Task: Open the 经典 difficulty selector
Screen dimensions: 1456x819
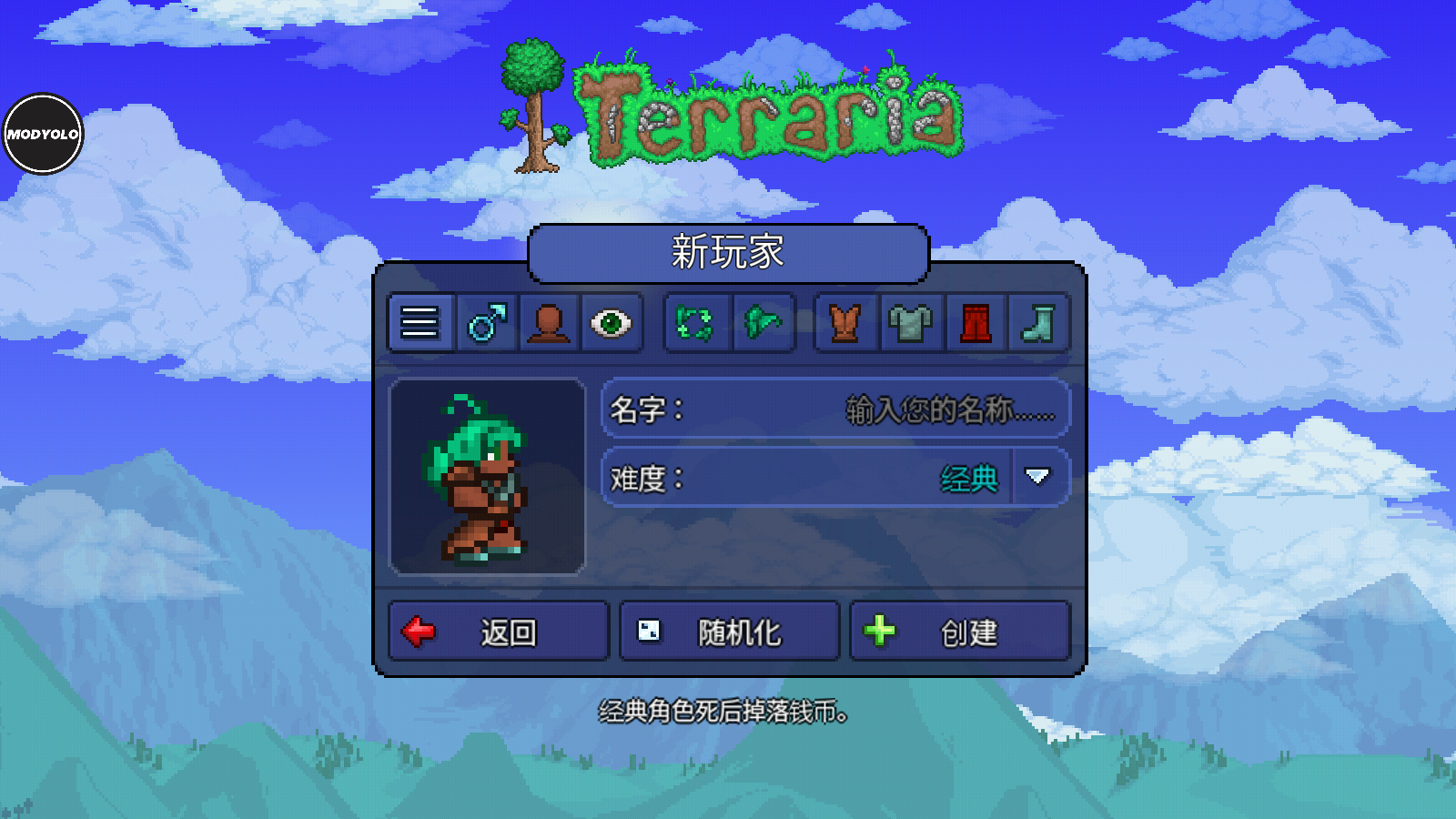Action: tap(971, 475)
